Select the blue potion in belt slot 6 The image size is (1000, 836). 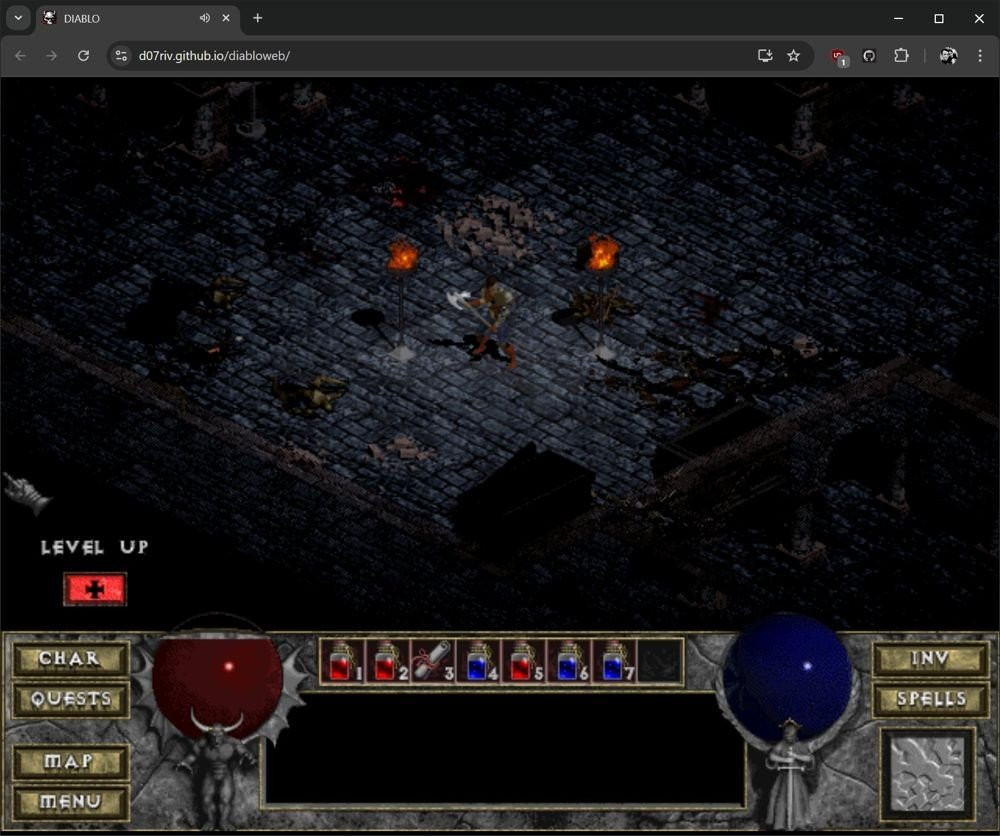[567, 661]
